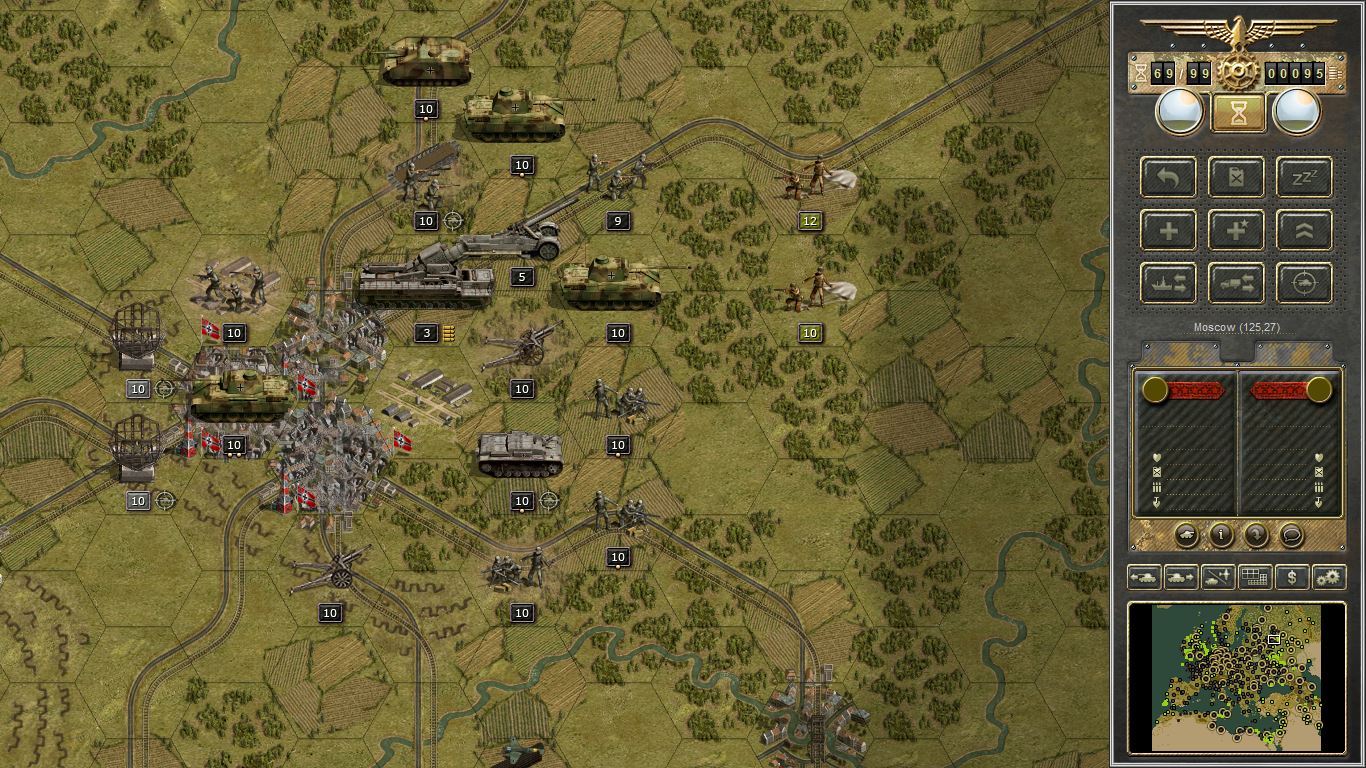Put the unit to Sleep with the zZz icon

[x=1303, y=177]
